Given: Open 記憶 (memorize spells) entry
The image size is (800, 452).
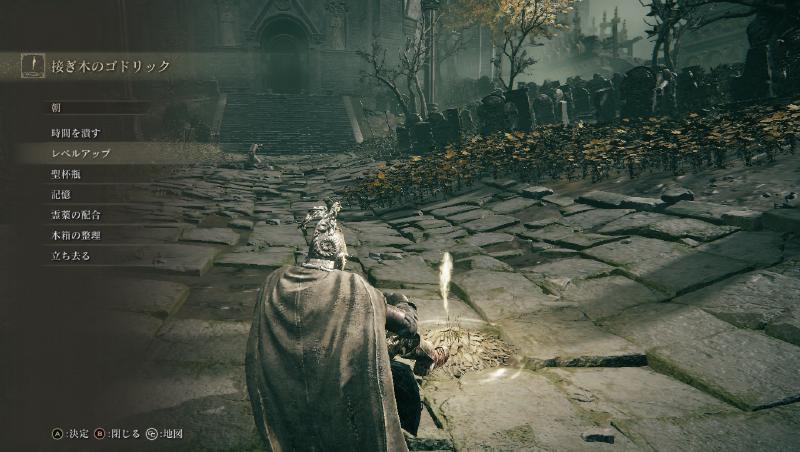Looking at the screenshot, I should click(62, 194).
